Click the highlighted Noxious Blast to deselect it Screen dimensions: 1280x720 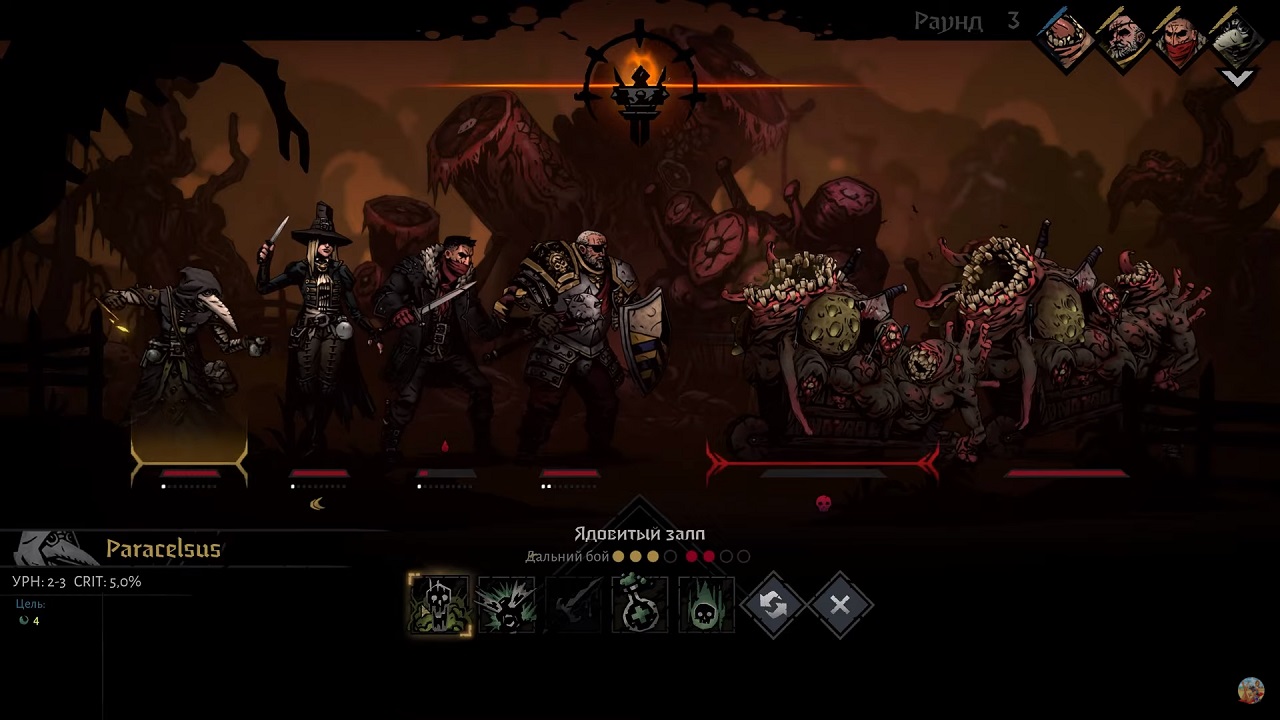(x=437, y=605)
